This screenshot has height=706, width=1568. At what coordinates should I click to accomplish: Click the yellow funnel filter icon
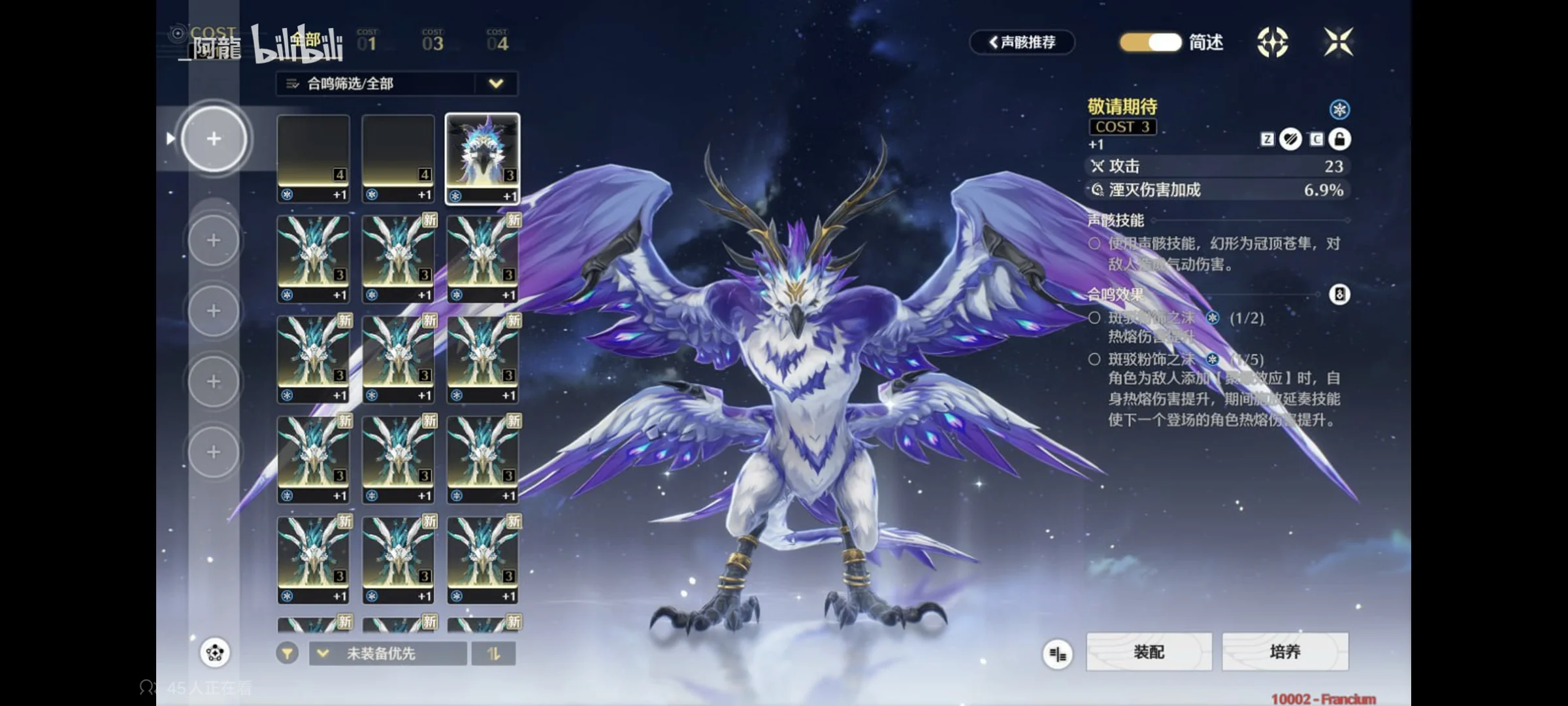pyautogui.click(x=287, y=653)
